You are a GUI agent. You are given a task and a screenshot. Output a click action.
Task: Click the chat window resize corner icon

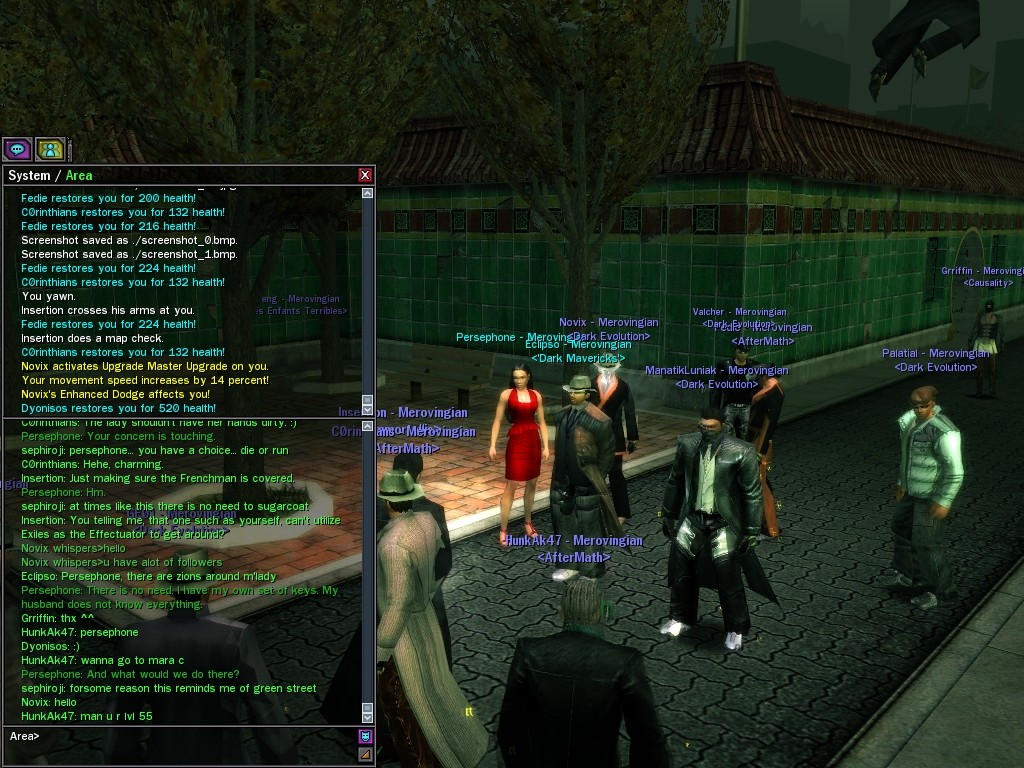click(x=365, y=754)
